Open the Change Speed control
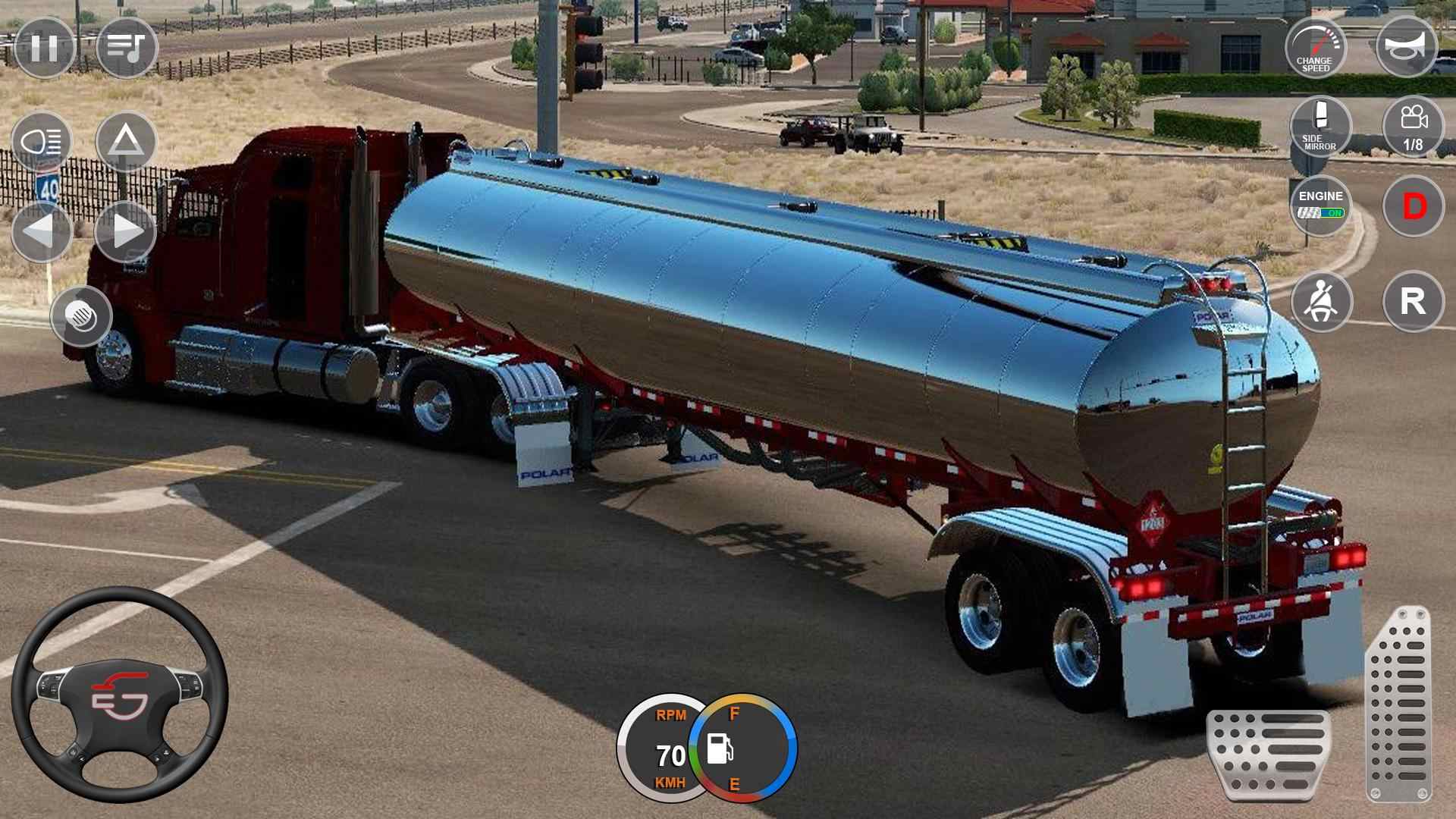Screen dimensions: 1456x819 click(x=1317, y=47)
